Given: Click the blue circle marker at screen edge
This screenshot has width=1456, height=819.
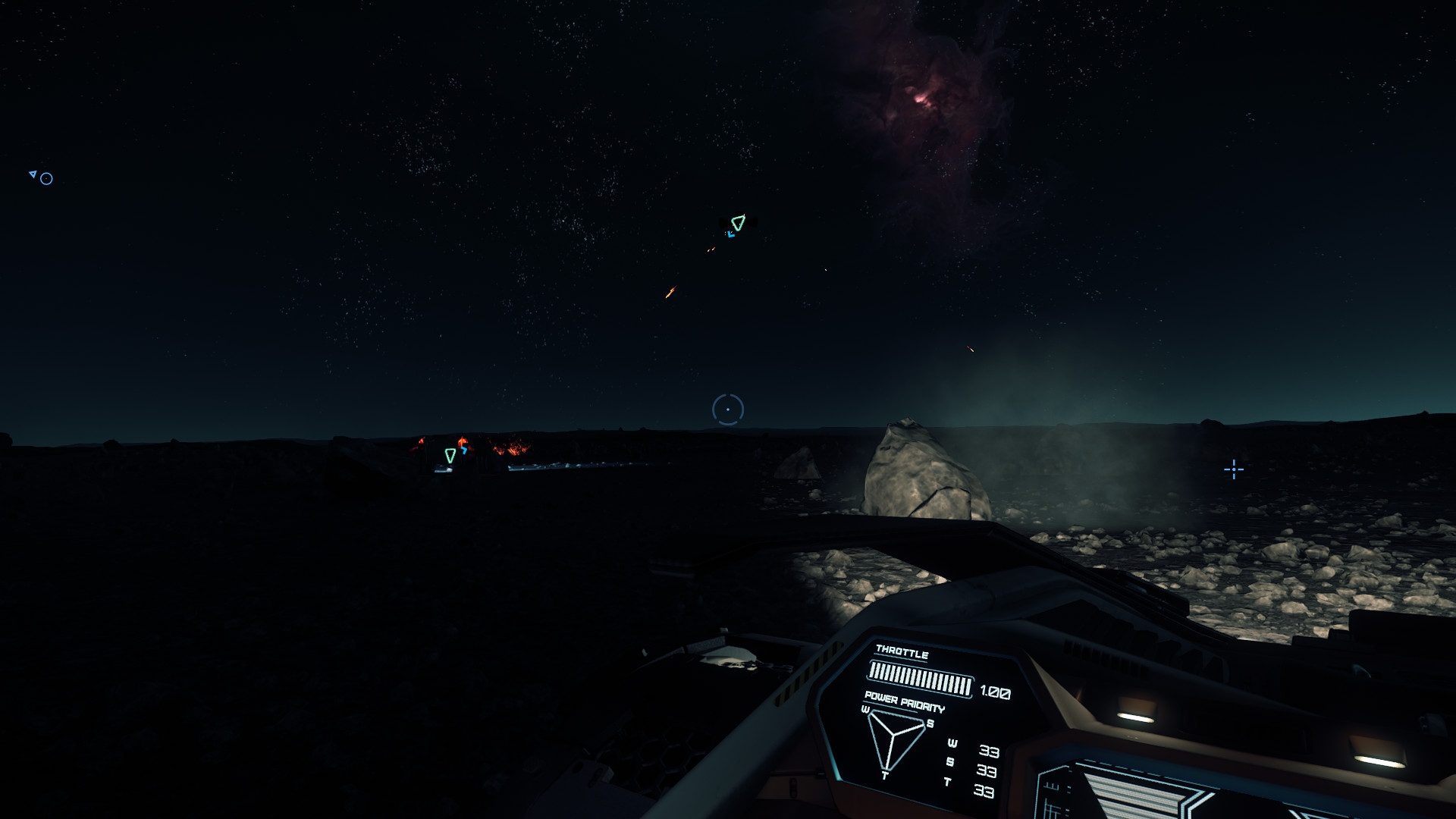Looking at the screenshot, I should (46, 179).
